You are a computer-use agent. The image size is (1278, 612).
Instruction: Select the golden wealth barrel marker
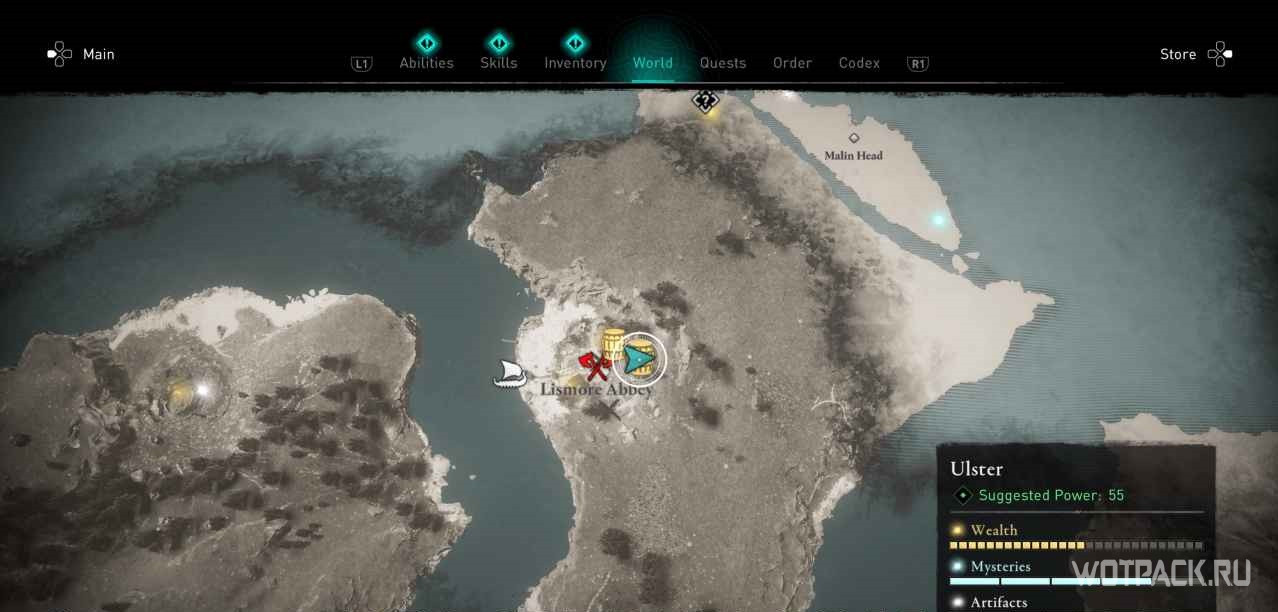pos(612,346)
